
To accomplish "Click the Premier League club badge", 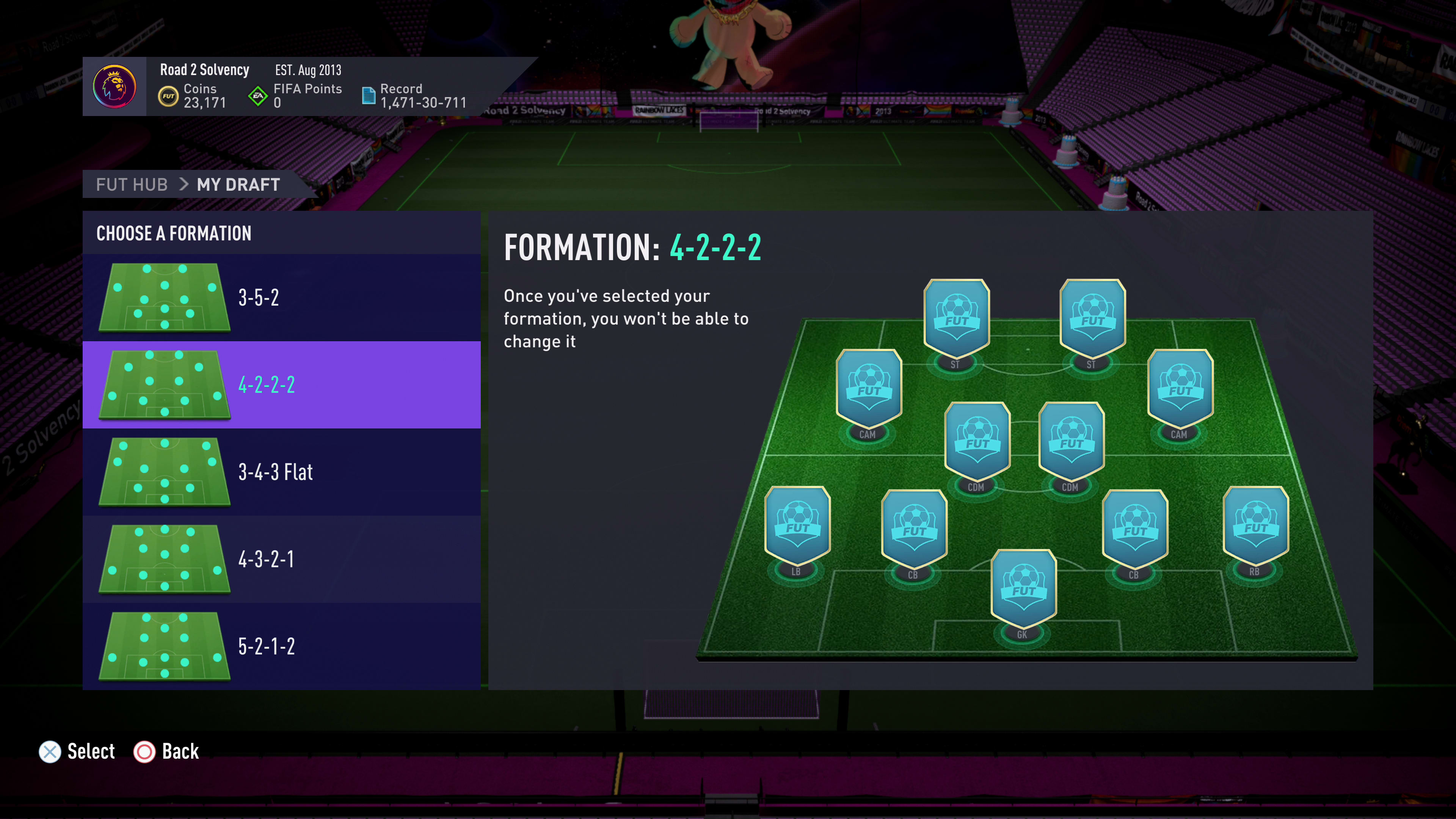I will (114, 86).
